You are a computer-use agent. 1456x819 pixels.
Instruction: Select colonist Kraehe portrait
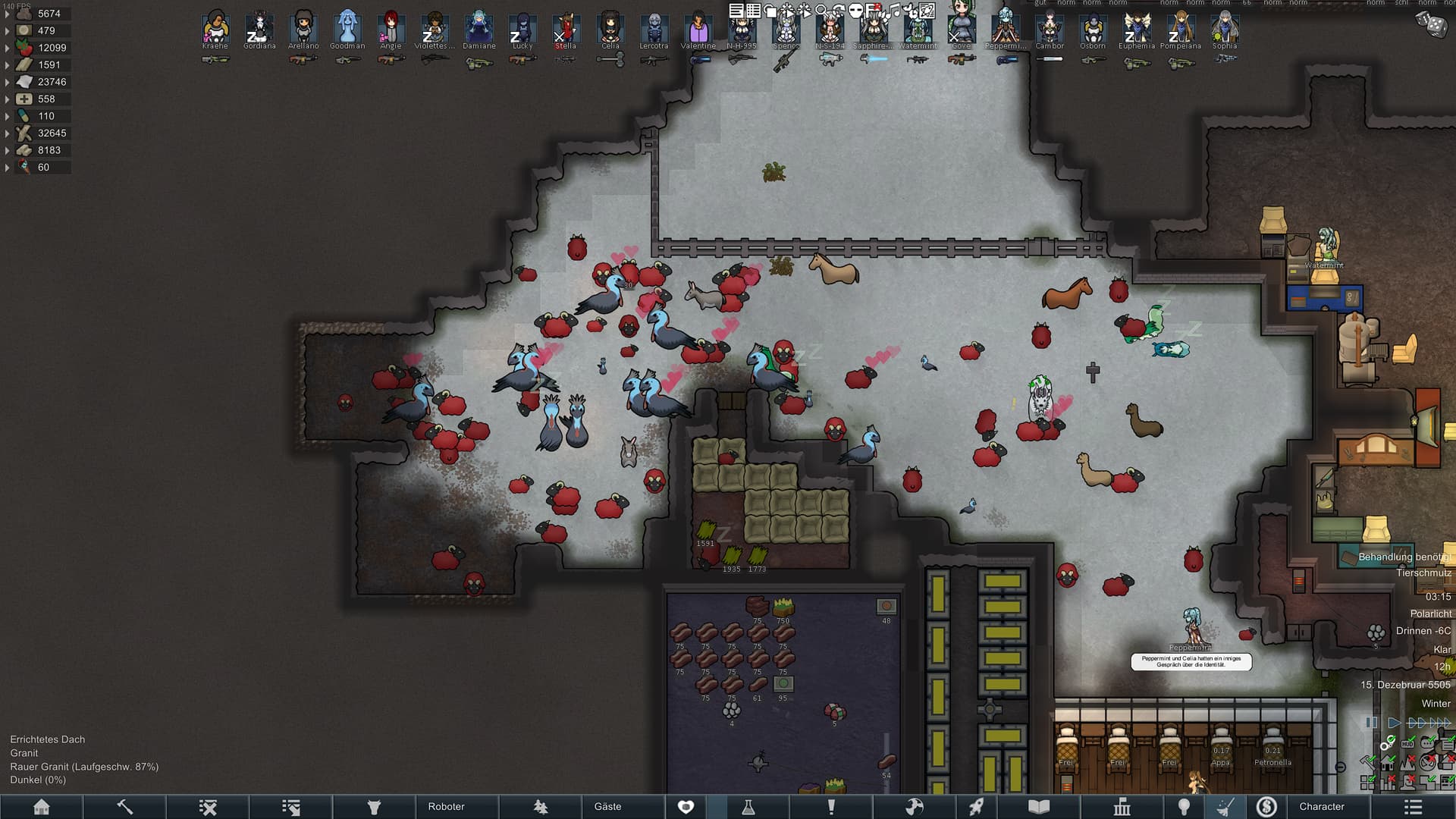pos(215,29)
